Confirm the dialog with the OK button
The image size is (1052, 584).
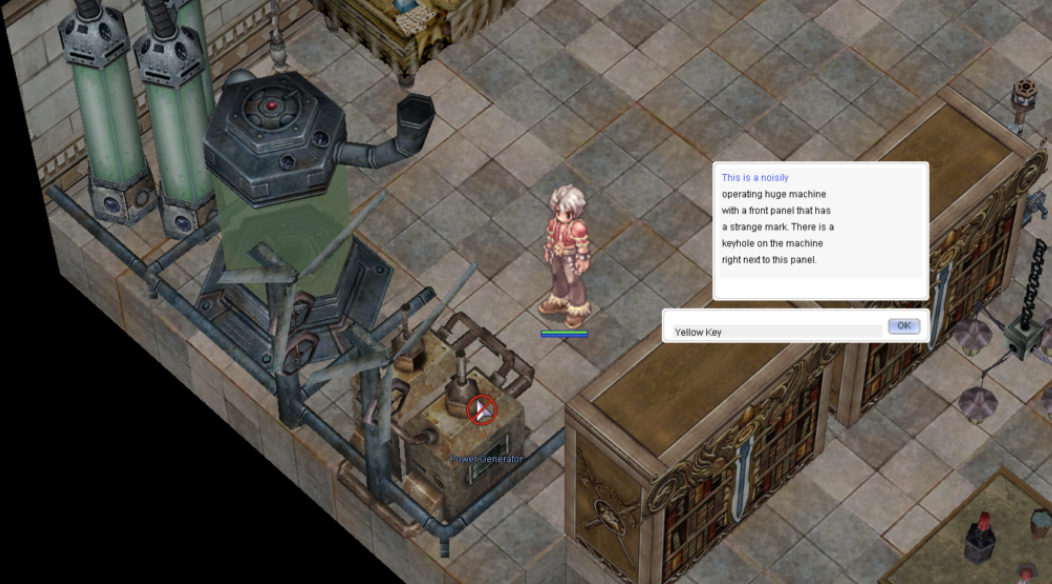(903, 326)
